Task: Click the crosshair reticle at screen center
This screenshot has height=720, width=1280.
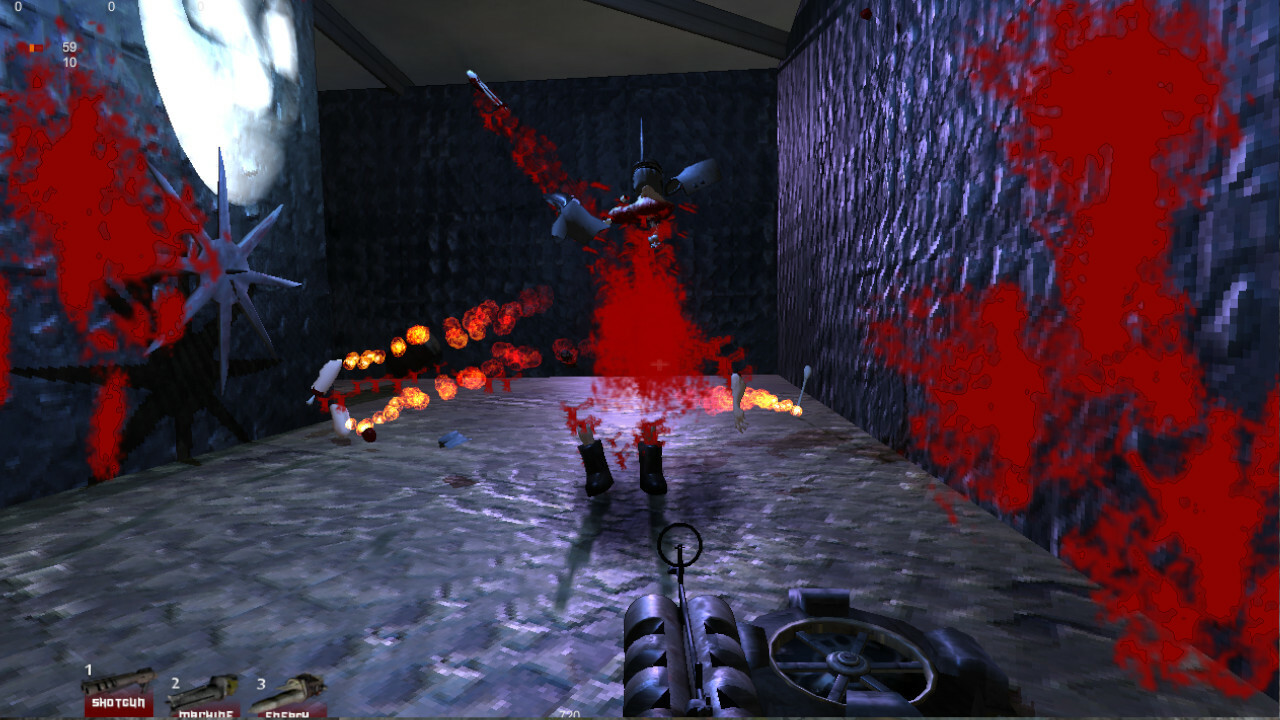Action: pyautogui.click(x=660, y=363)
